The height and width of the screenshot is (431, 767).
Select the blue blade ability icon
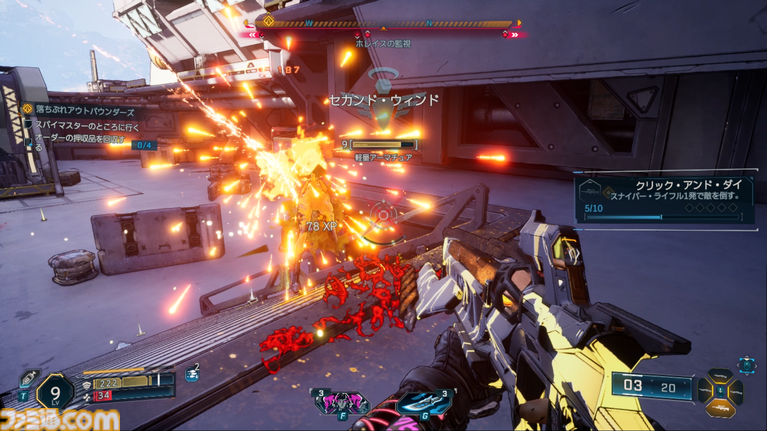point(424,403)
